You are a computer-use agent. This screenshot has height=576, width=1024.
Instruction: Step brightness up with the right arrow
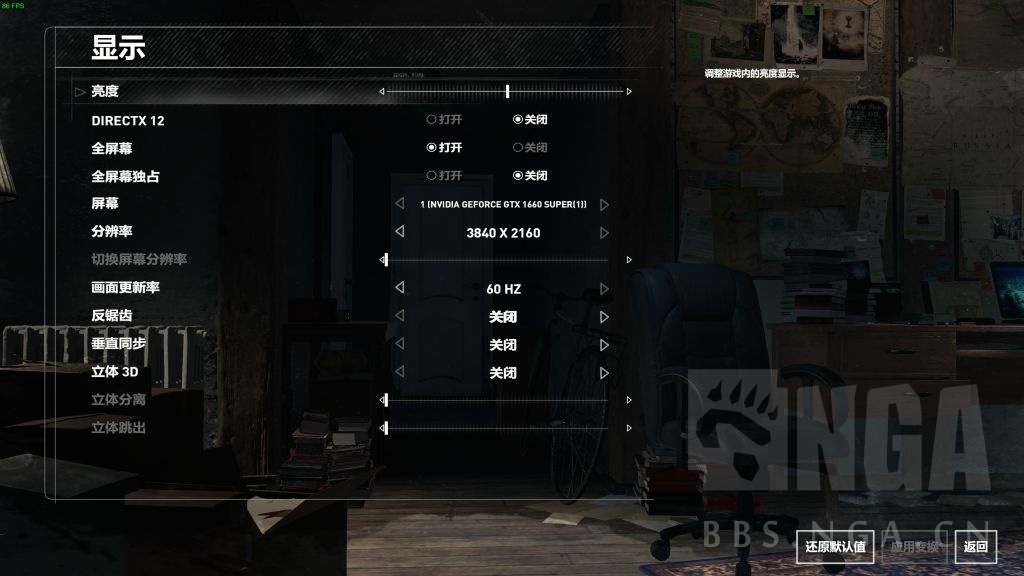[x=629, y=91]
